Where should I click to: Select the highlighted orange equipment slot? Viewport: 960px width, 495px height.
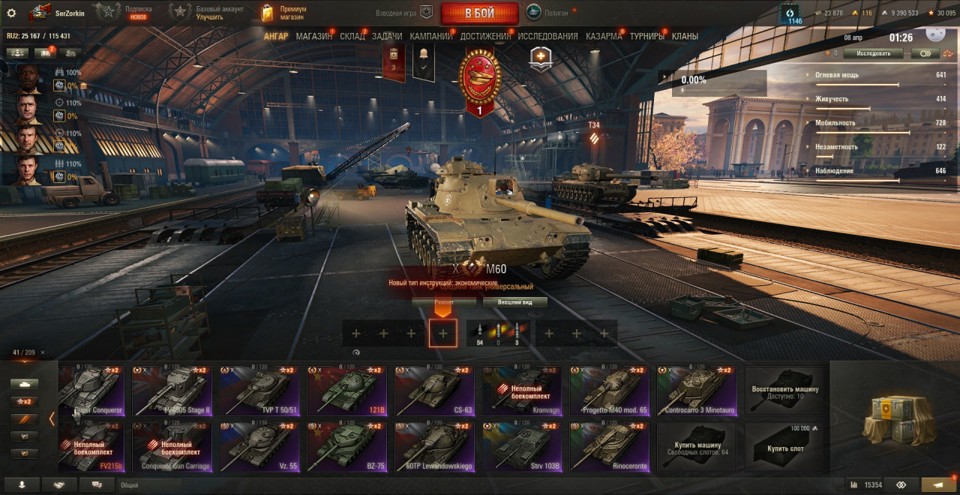443,333
